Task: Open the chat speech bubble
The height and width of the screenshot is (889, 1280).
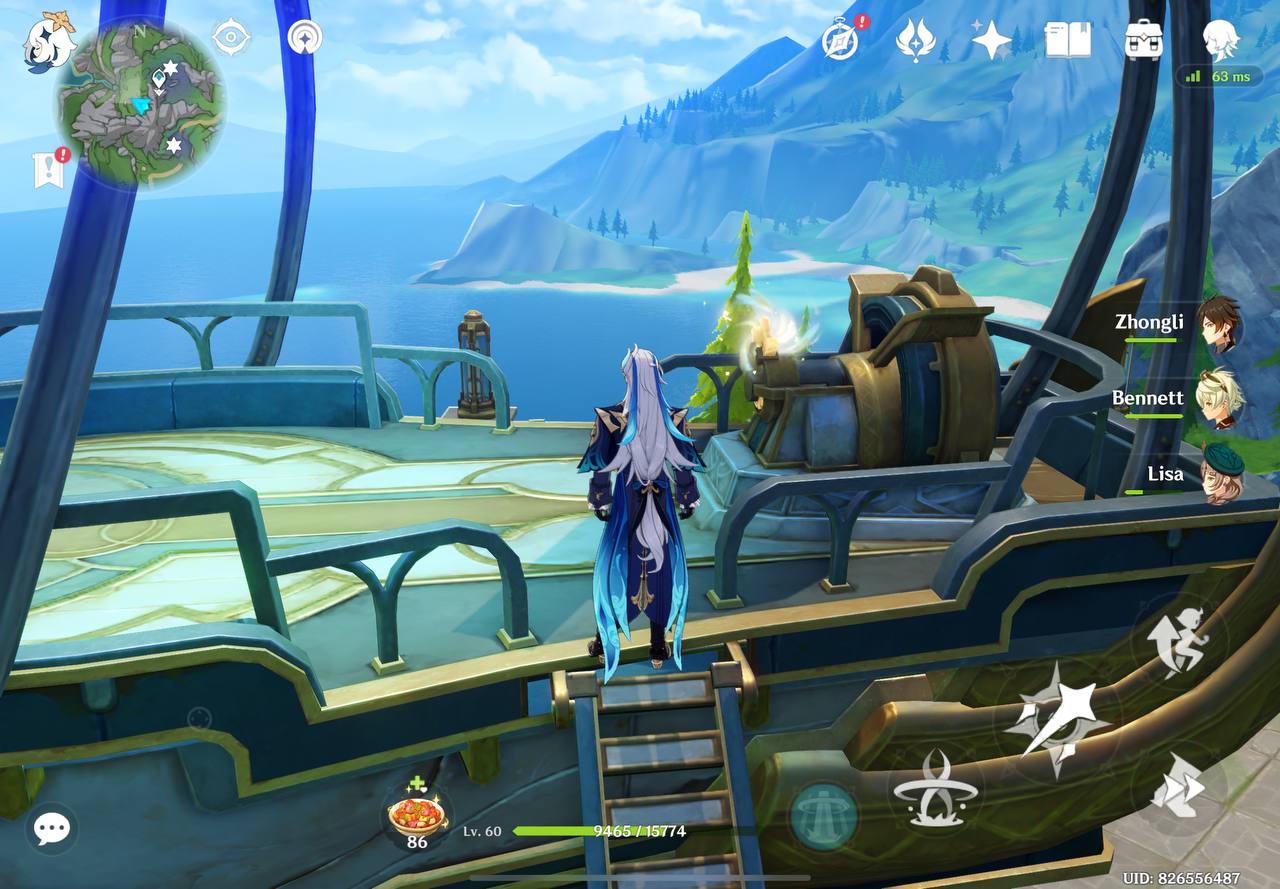Action: tap(51, 828)
